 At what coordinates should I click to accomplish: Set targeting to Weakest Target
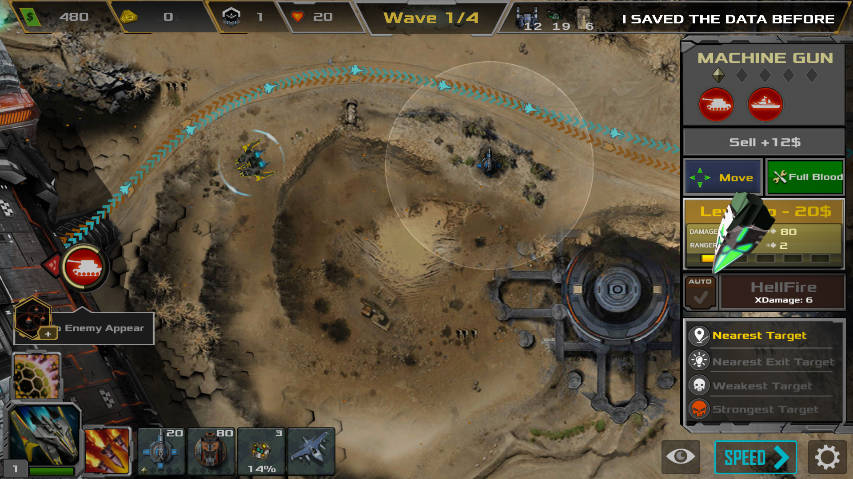coord(764,385)
